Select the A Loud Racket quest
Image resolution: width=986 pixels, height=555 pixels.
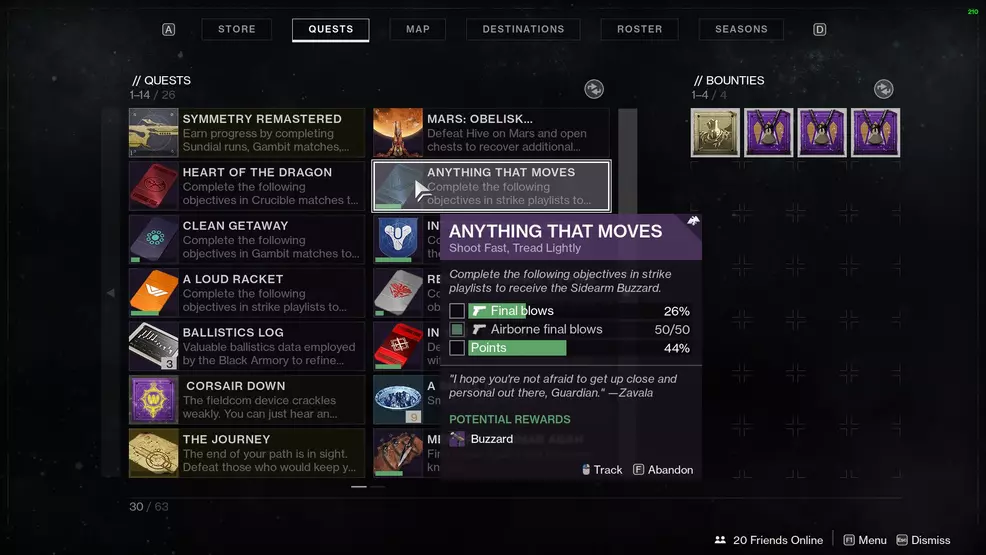click(x=247, y=293)
